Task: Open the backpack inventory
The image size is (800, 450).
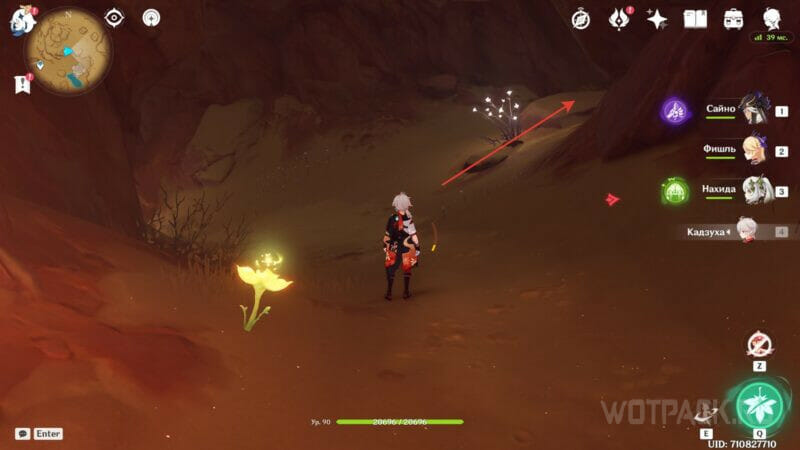Action: pyautogui.click(x=733, y=18)
